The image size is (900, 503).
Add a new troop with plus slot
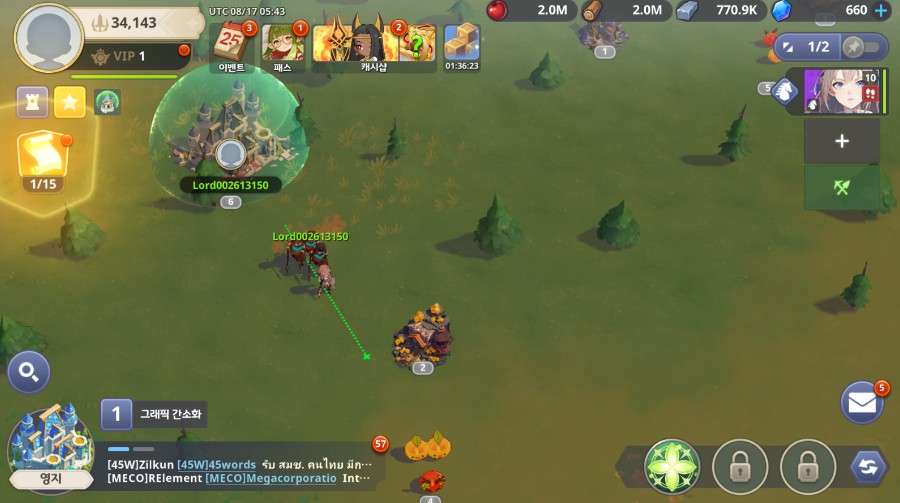(841, 141)
